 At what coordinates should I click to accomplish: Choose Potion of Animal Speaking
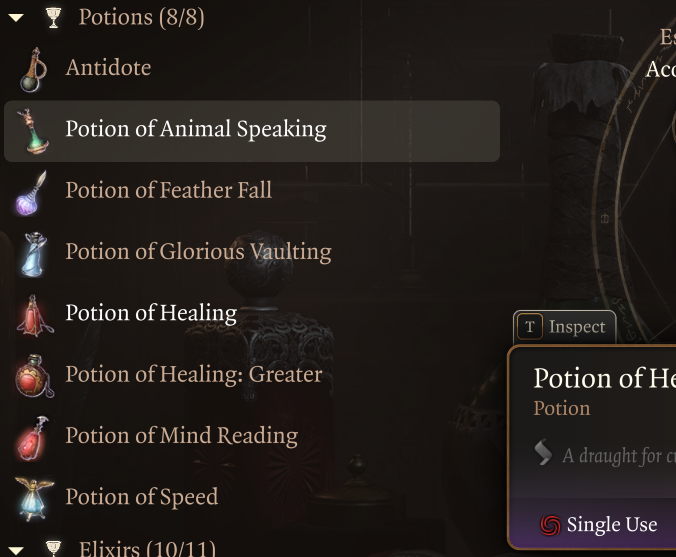tap(196, 130)
